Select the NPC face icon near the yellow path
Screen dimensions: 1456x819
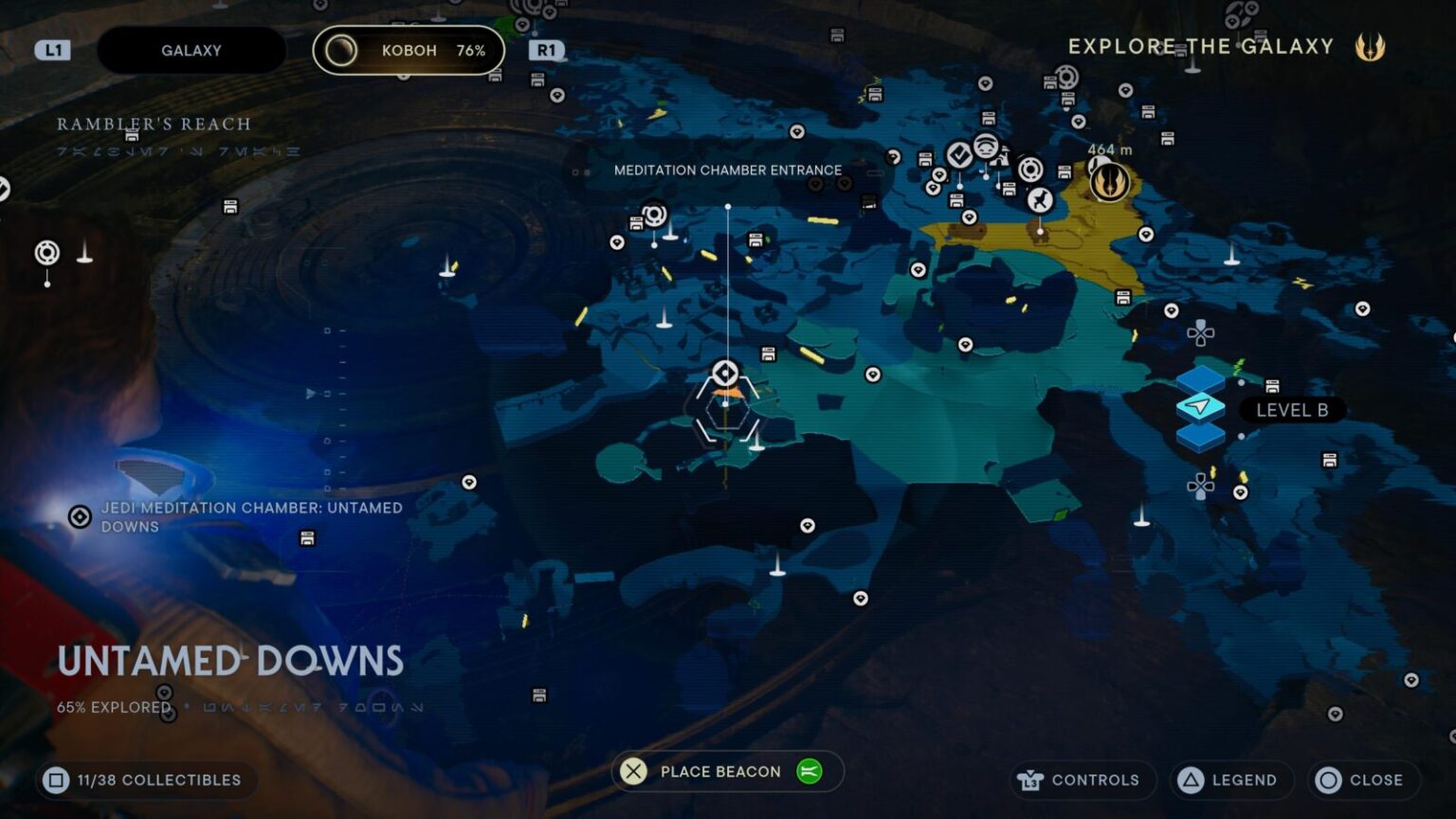click(986, 147)
